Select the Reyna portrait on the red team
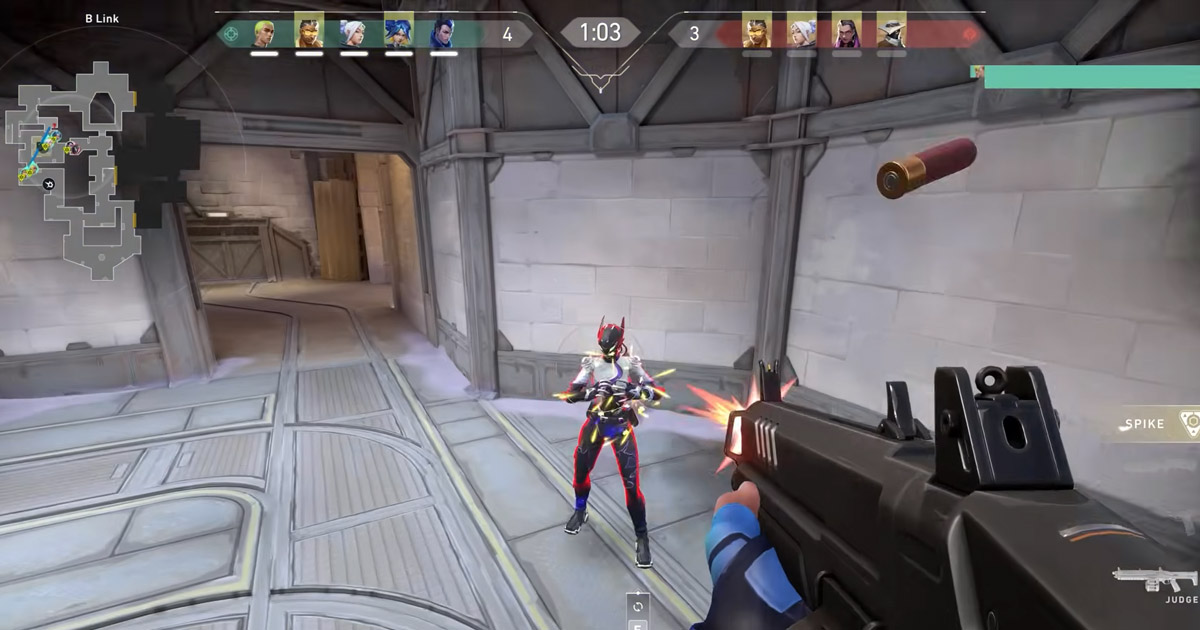 (x=846, y=33)
